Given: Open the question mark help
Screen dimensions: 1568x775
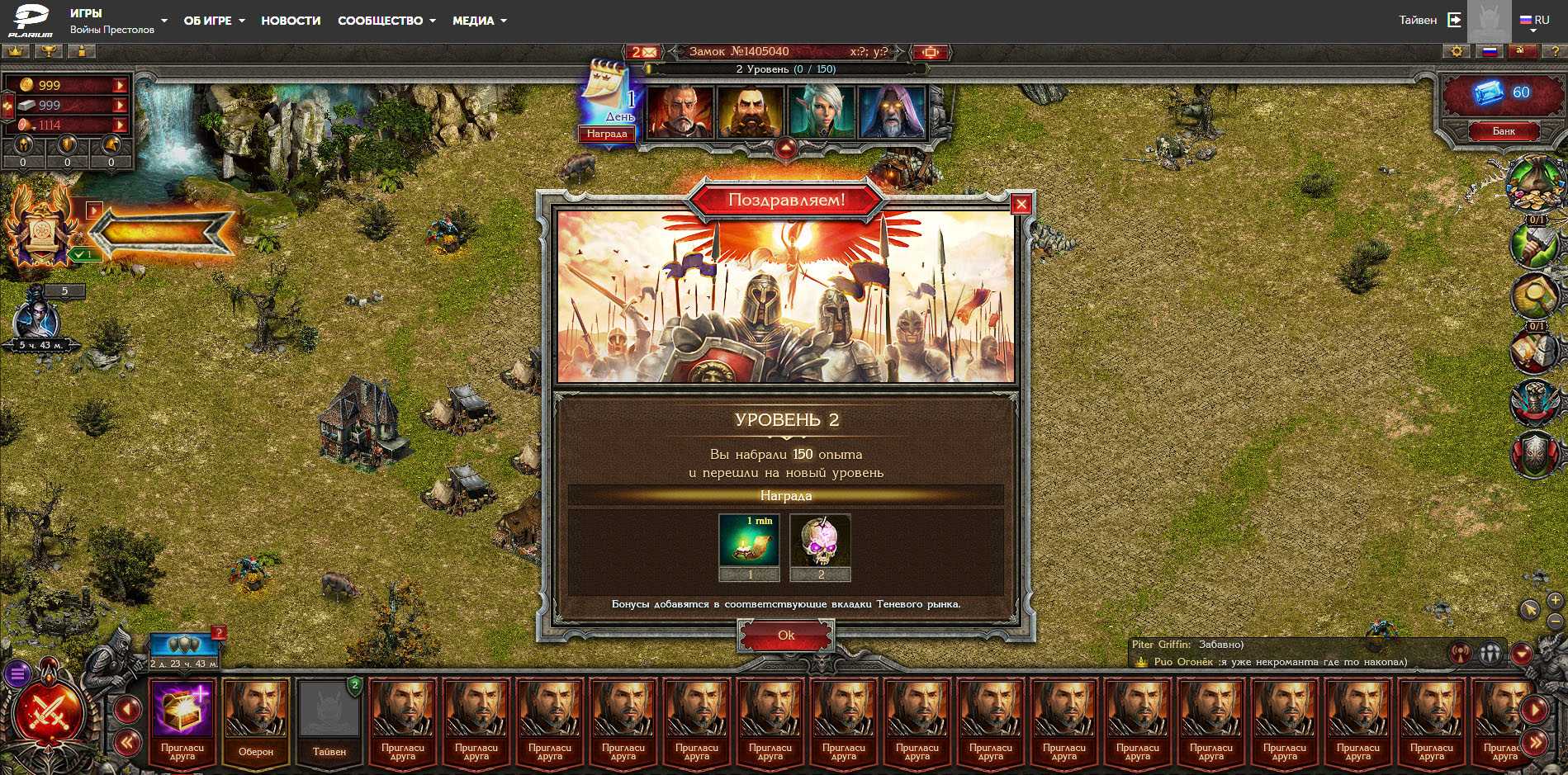Looking at the screenshot, I should point(1555,52).
